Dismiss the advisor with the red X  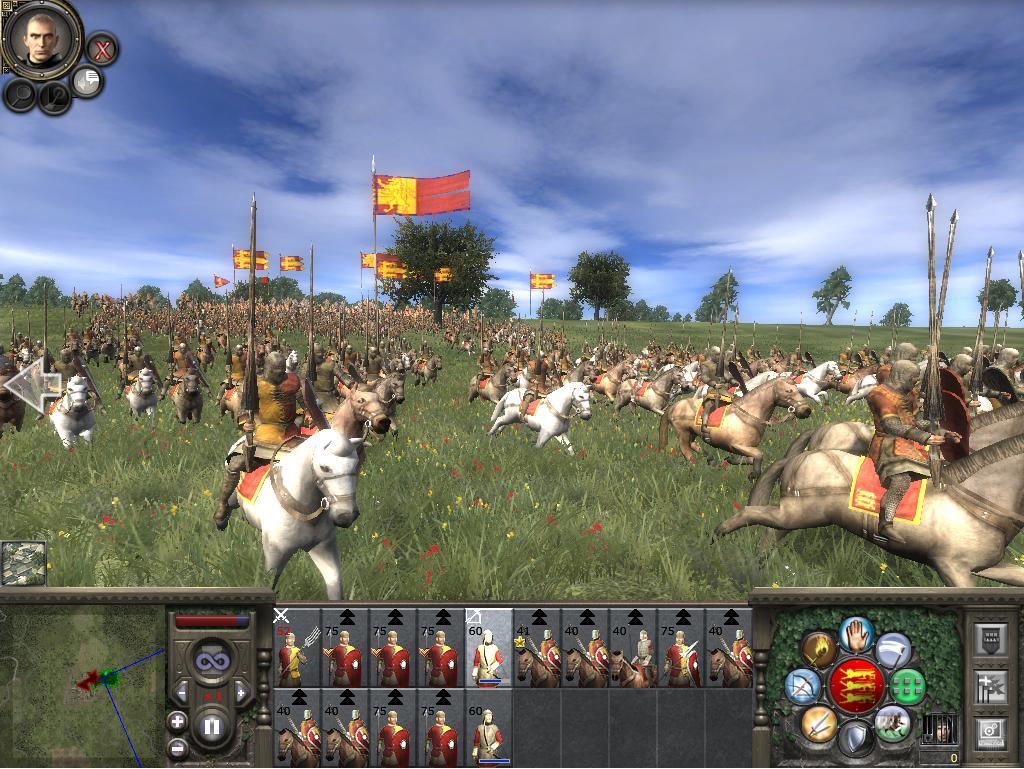(x=101, y=48)
